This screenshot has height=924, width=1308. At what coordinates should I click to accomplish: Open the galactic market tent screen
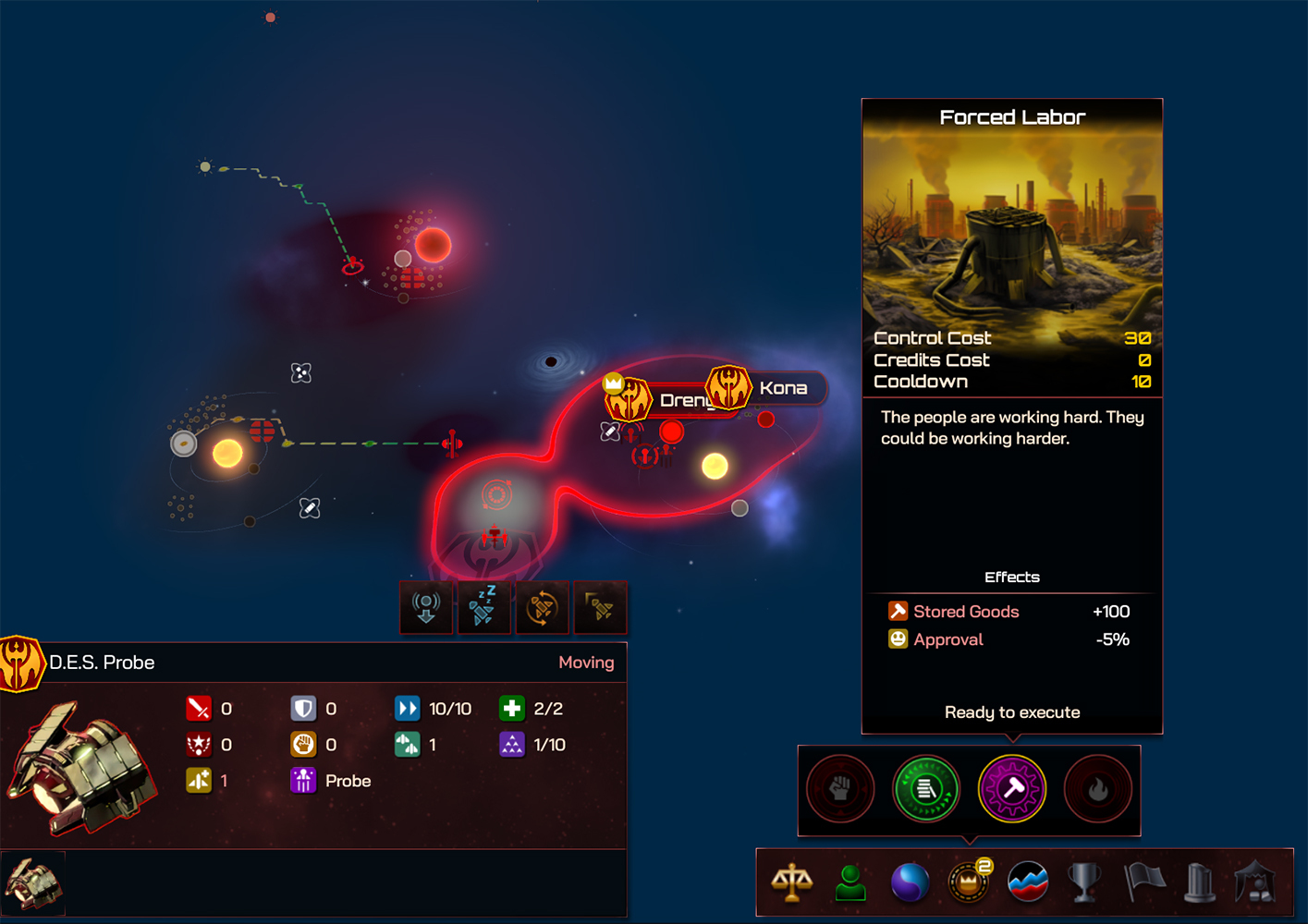1261,882
